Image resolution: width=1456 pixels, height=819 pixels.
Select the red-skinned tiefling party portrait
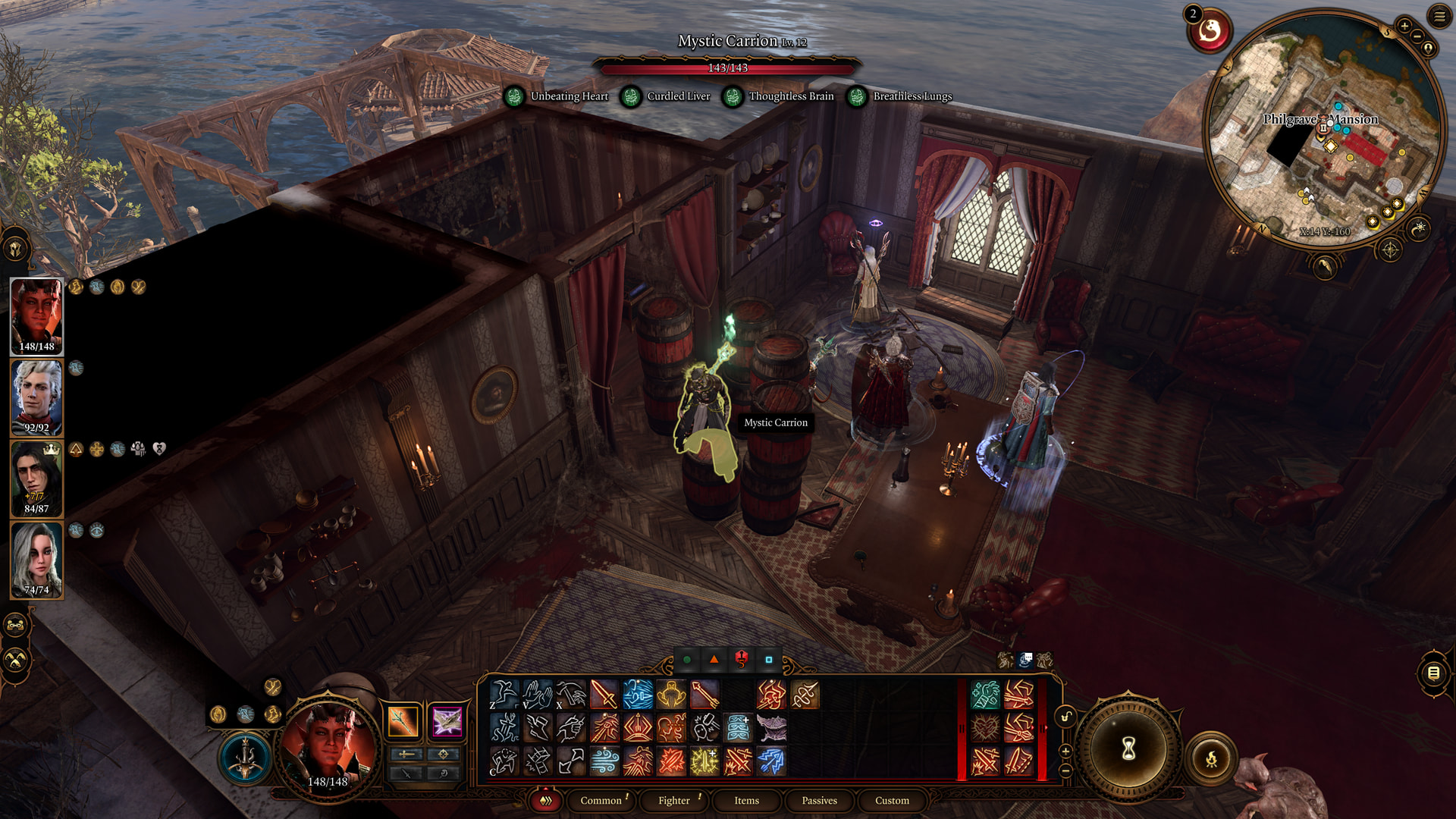coord(36,315)
